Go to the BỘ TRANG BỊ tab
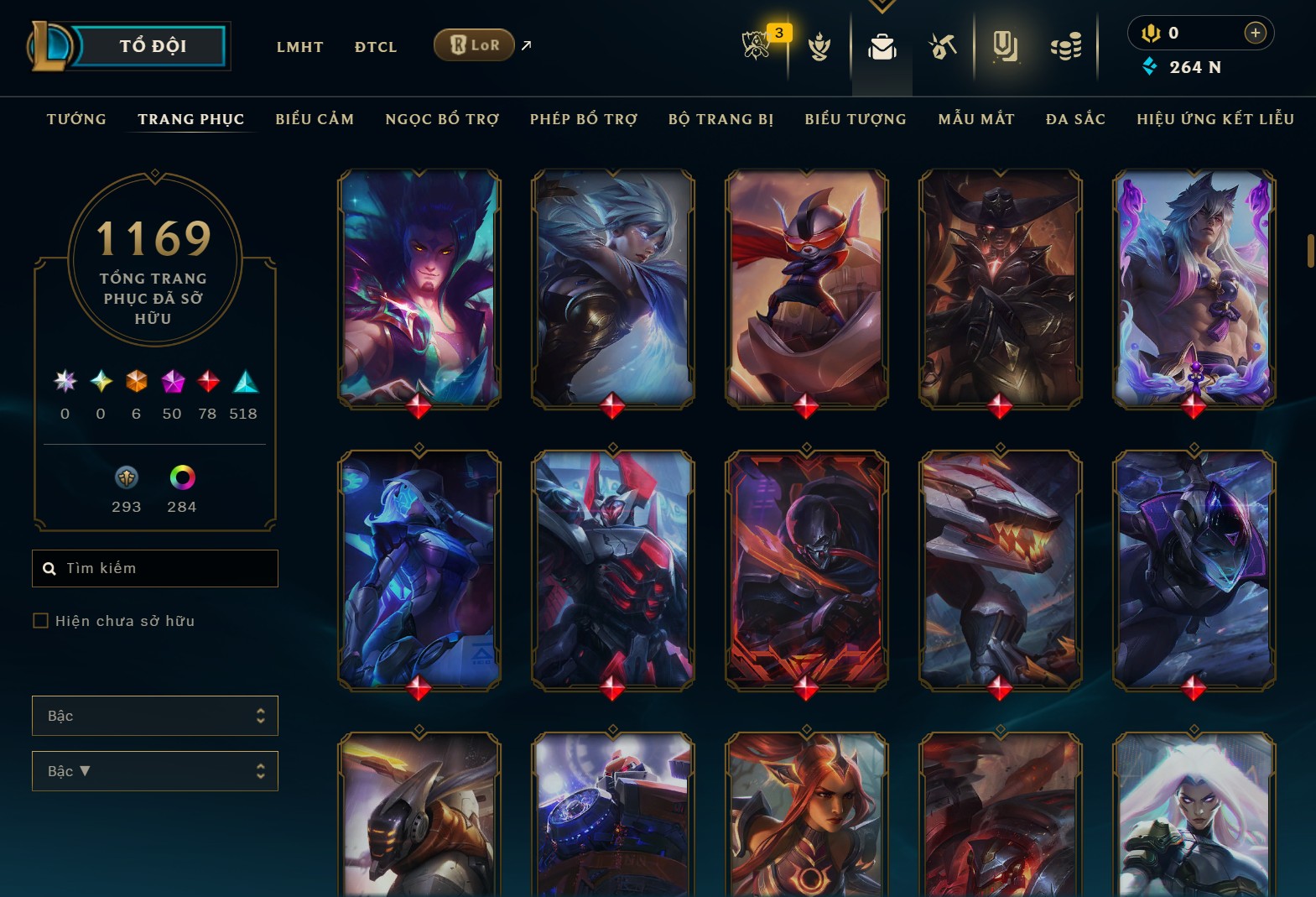This screenshot has height=897, width=1316. coord(720,119)
